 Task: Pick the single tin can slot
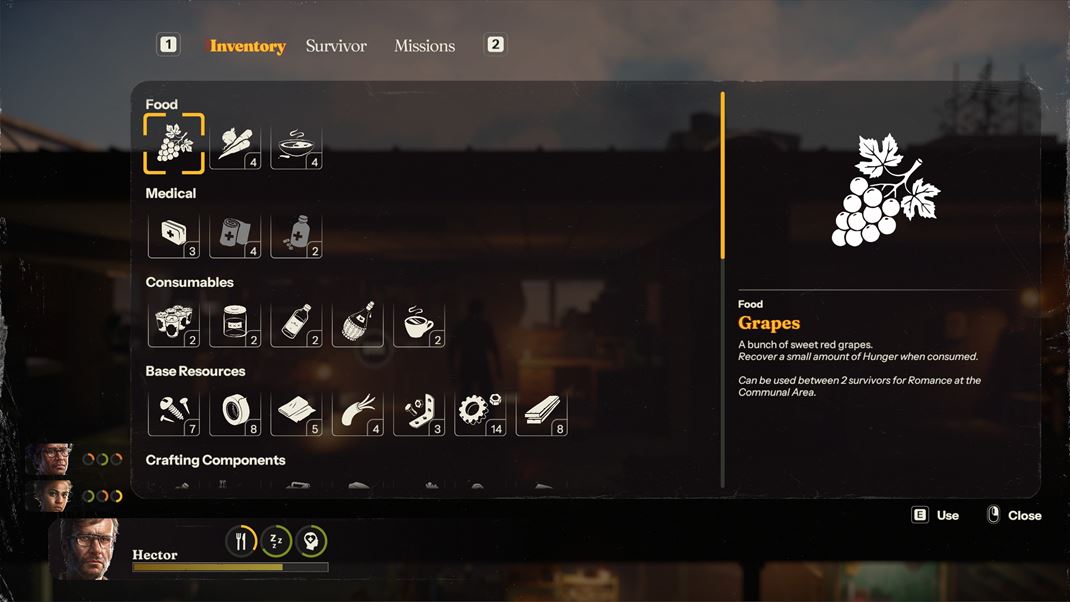click(235, 324)
